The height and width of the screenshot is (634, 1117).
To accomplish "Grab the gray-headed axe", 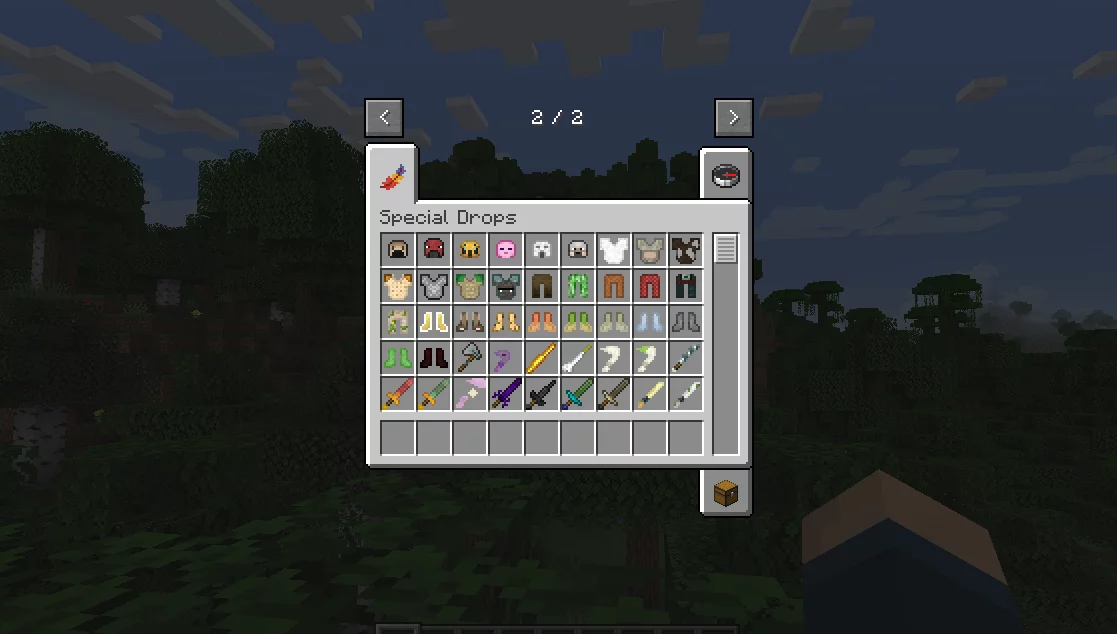I will click(469, 358).
